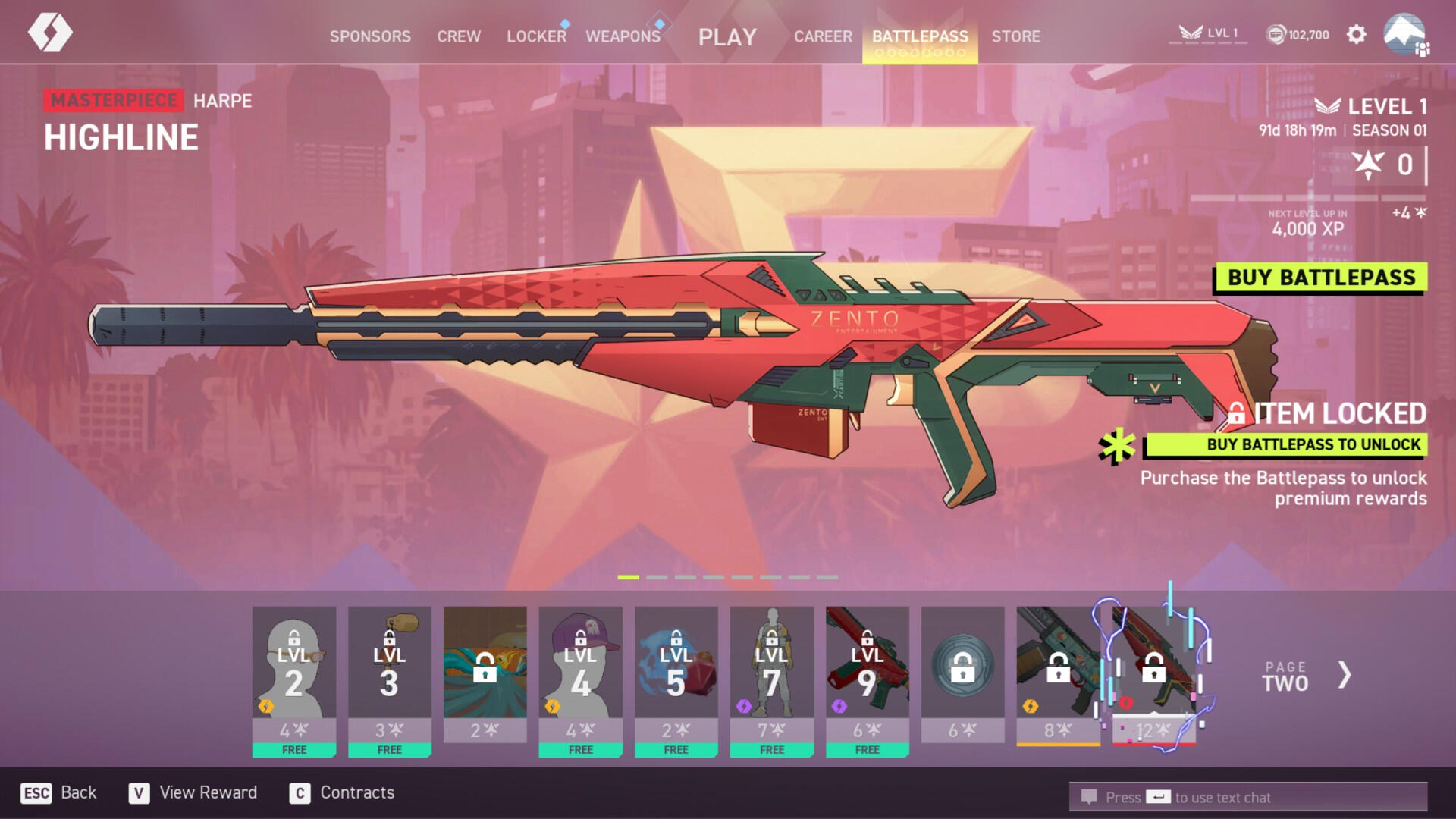Open settings with the gear icon

click(1356, 34)
